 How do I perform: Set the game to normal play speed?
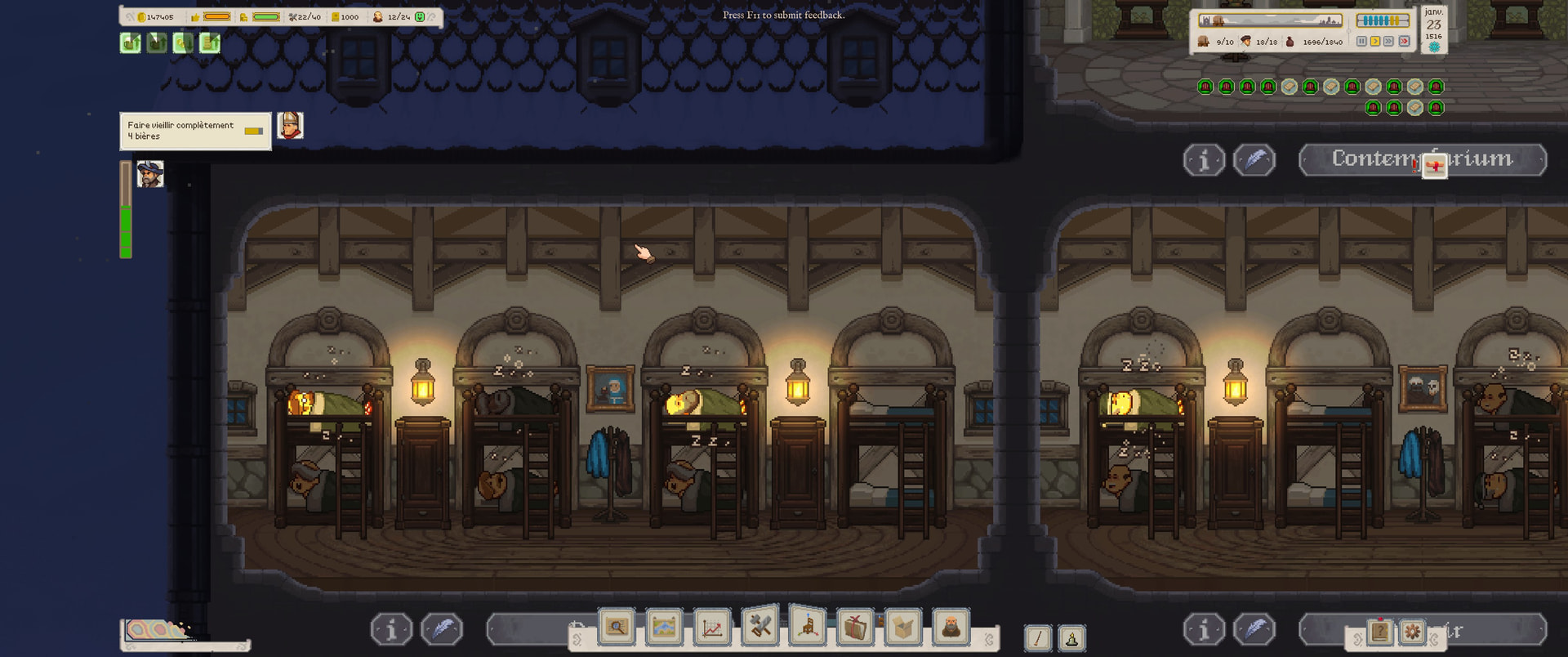[x=1375, y=42]
